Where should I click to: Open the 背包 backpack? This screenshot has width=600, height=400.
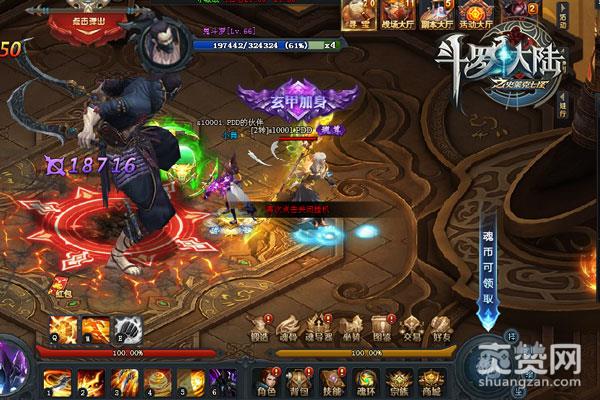295,380
